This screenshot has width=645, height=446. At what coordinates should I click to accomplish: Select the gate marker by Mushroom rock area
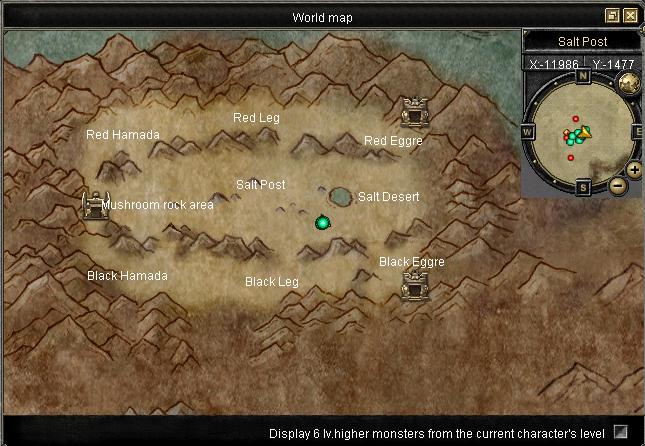(x=95, y=205)
